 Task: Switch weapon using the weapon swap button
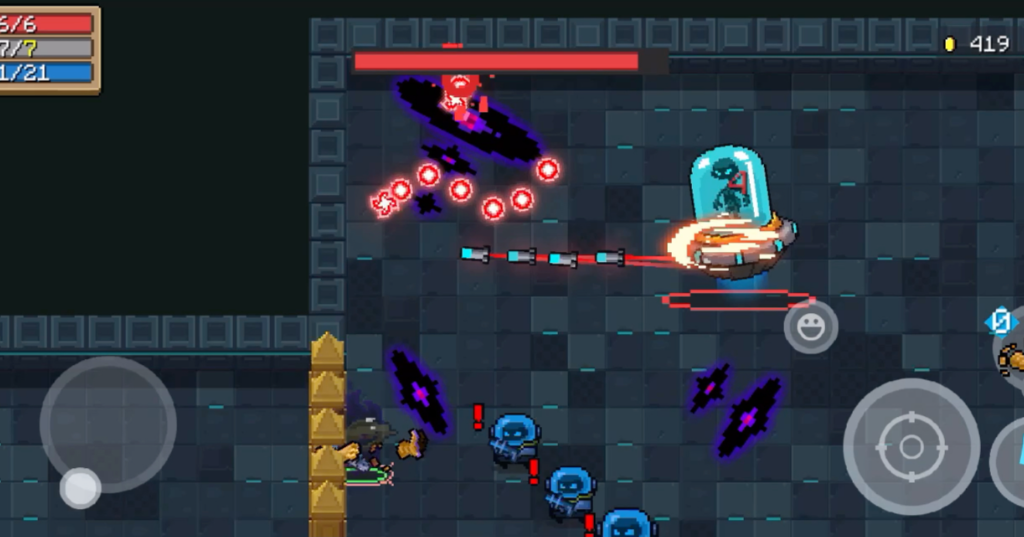[x=1010, y=353]
